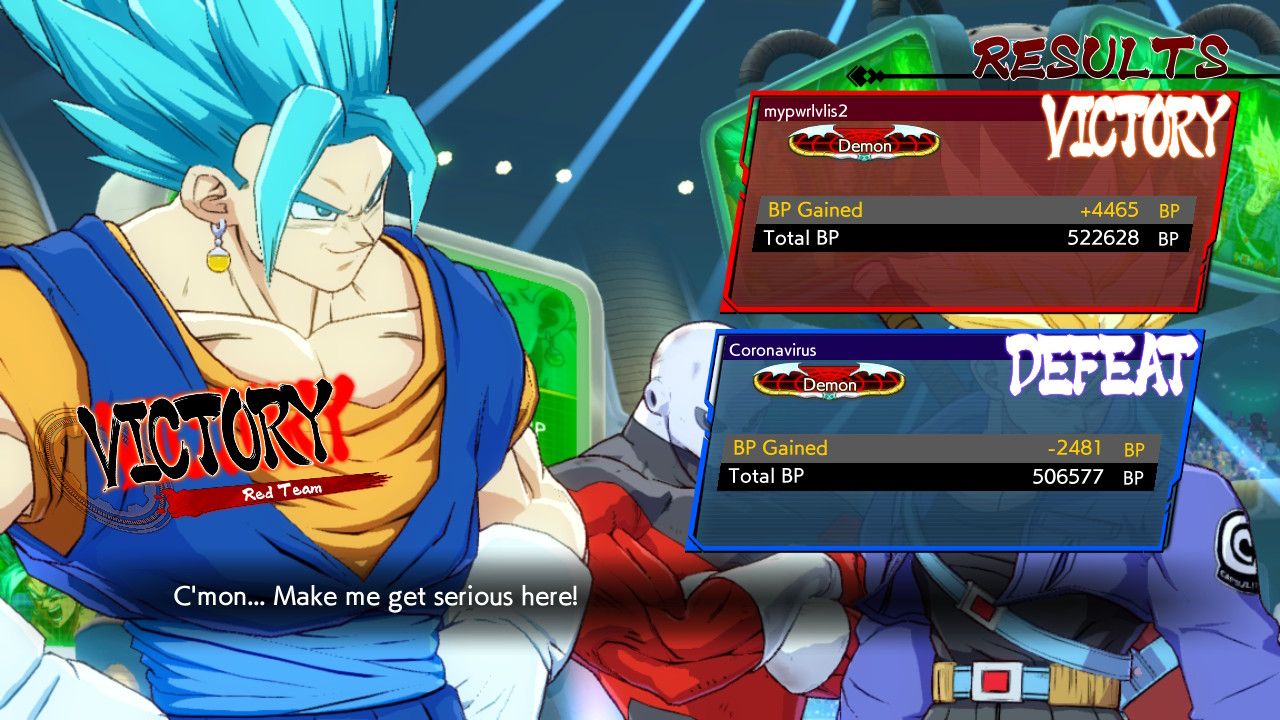1280x720 pixels.
Task: Select mypwrlvlis2's victory result panel
Action: [x=978, y=200]
